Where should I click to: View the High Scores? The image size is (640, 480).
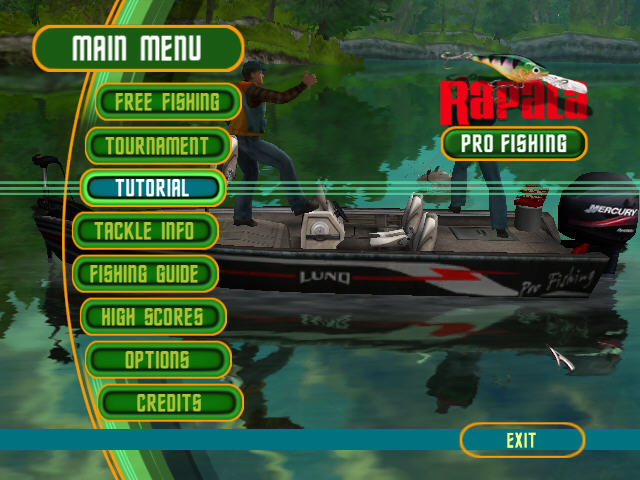[152, 317]
